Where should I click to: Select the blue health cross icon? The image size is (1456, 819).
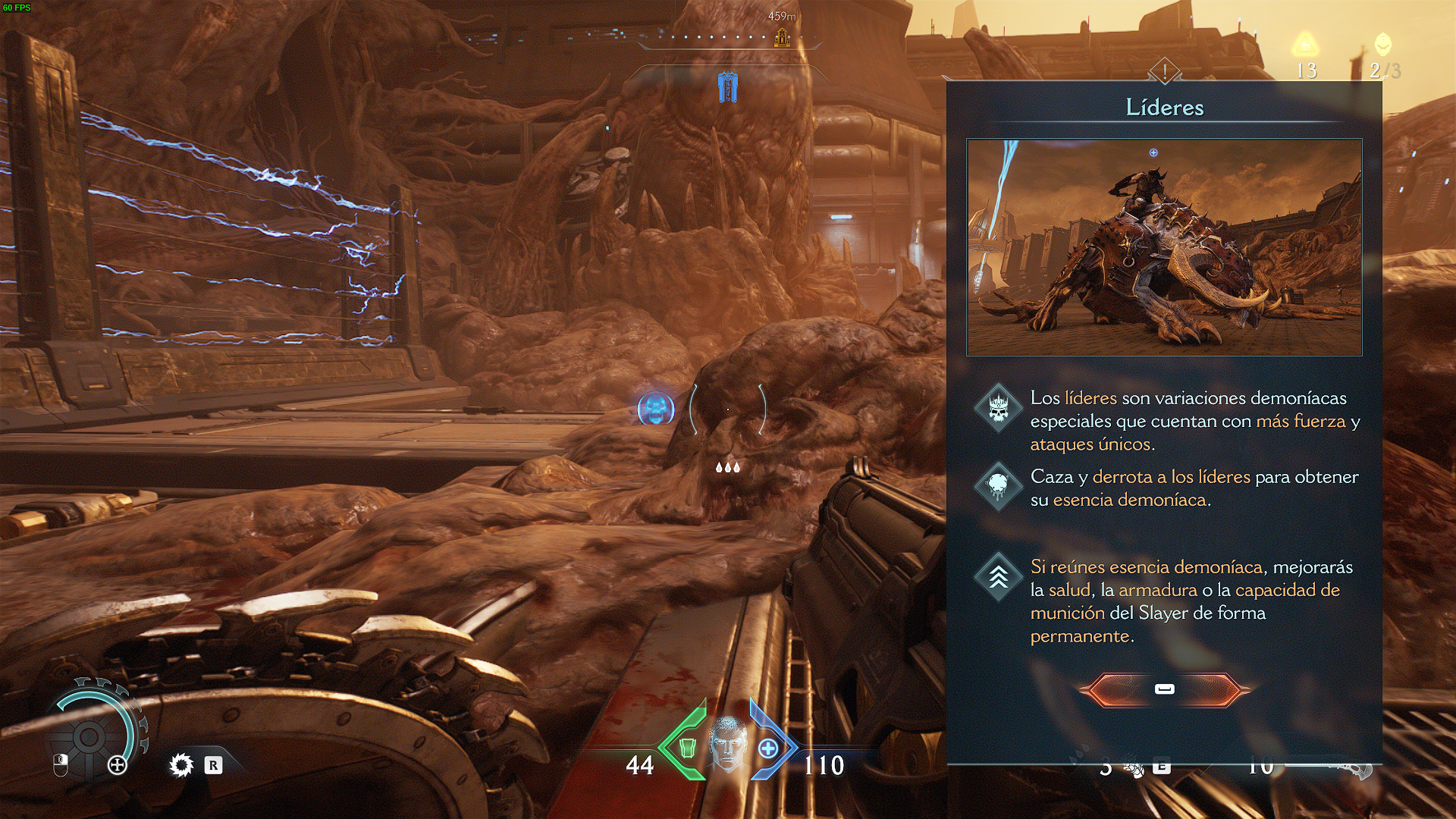pos(768,748)
